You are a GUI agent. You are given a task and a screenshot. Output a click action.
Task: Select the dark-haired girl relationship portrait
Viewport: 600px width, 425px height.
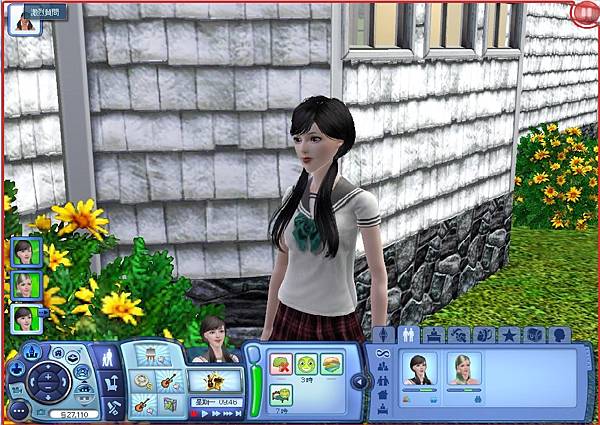417,369
